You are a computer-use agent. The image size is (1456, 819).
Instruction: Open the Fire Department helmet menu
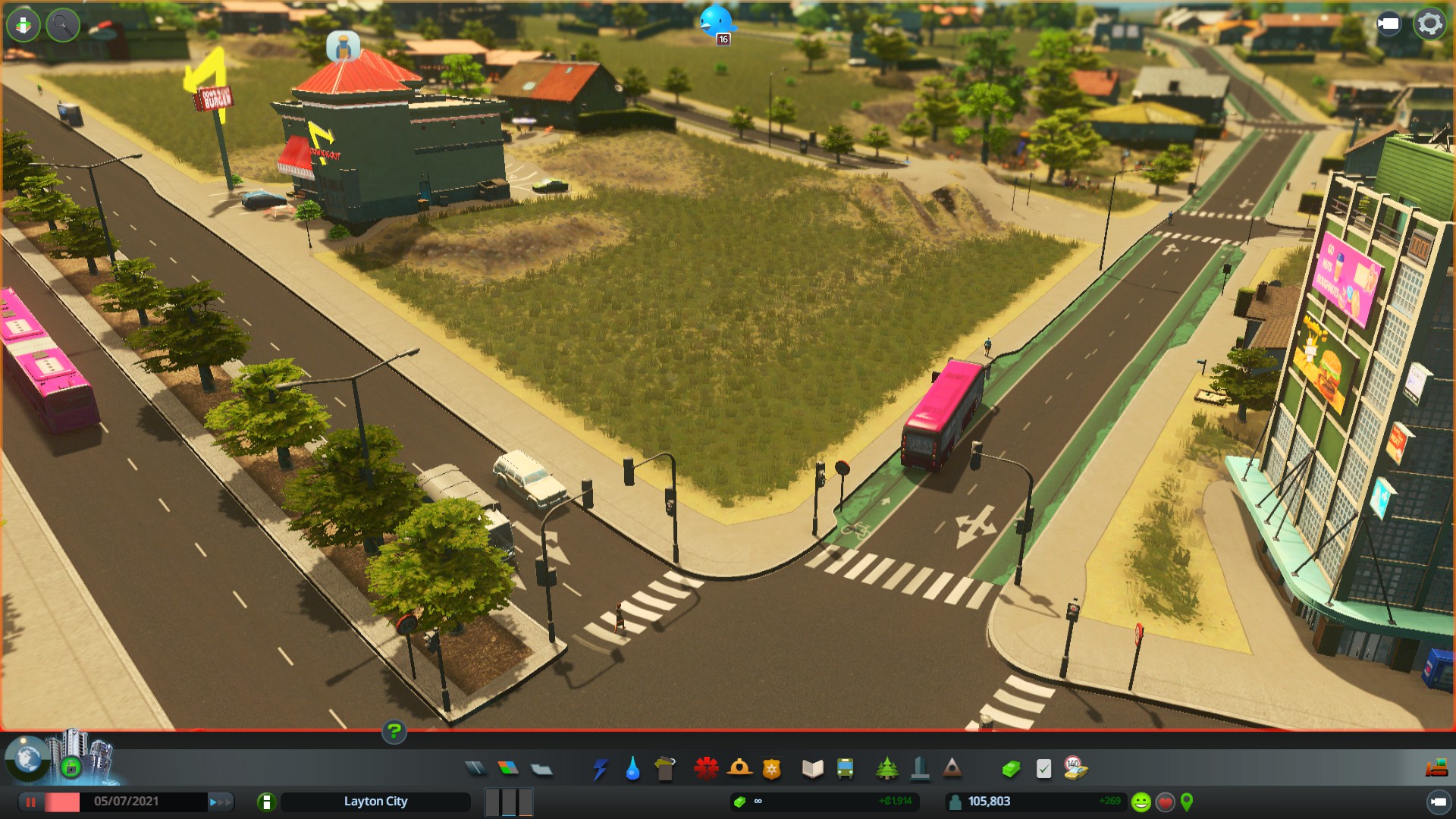pos(739,769)
